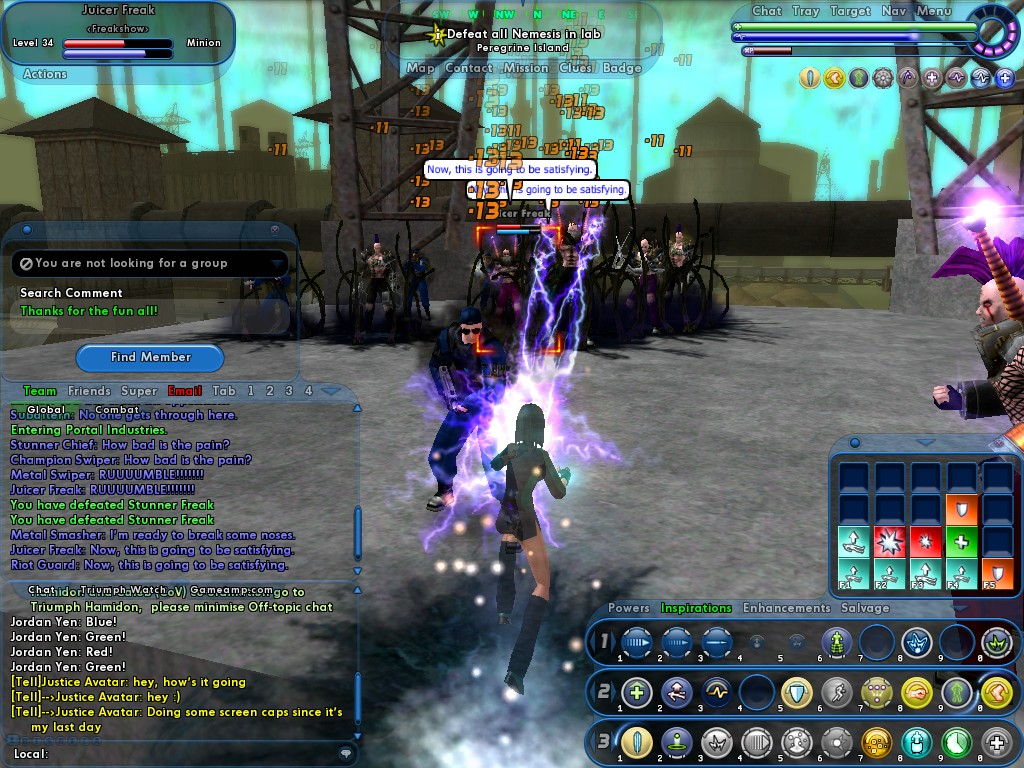This screenshot has width=1024, height=768.
Task: Switch to the Enhancements tab
Action: coord(786,608)
